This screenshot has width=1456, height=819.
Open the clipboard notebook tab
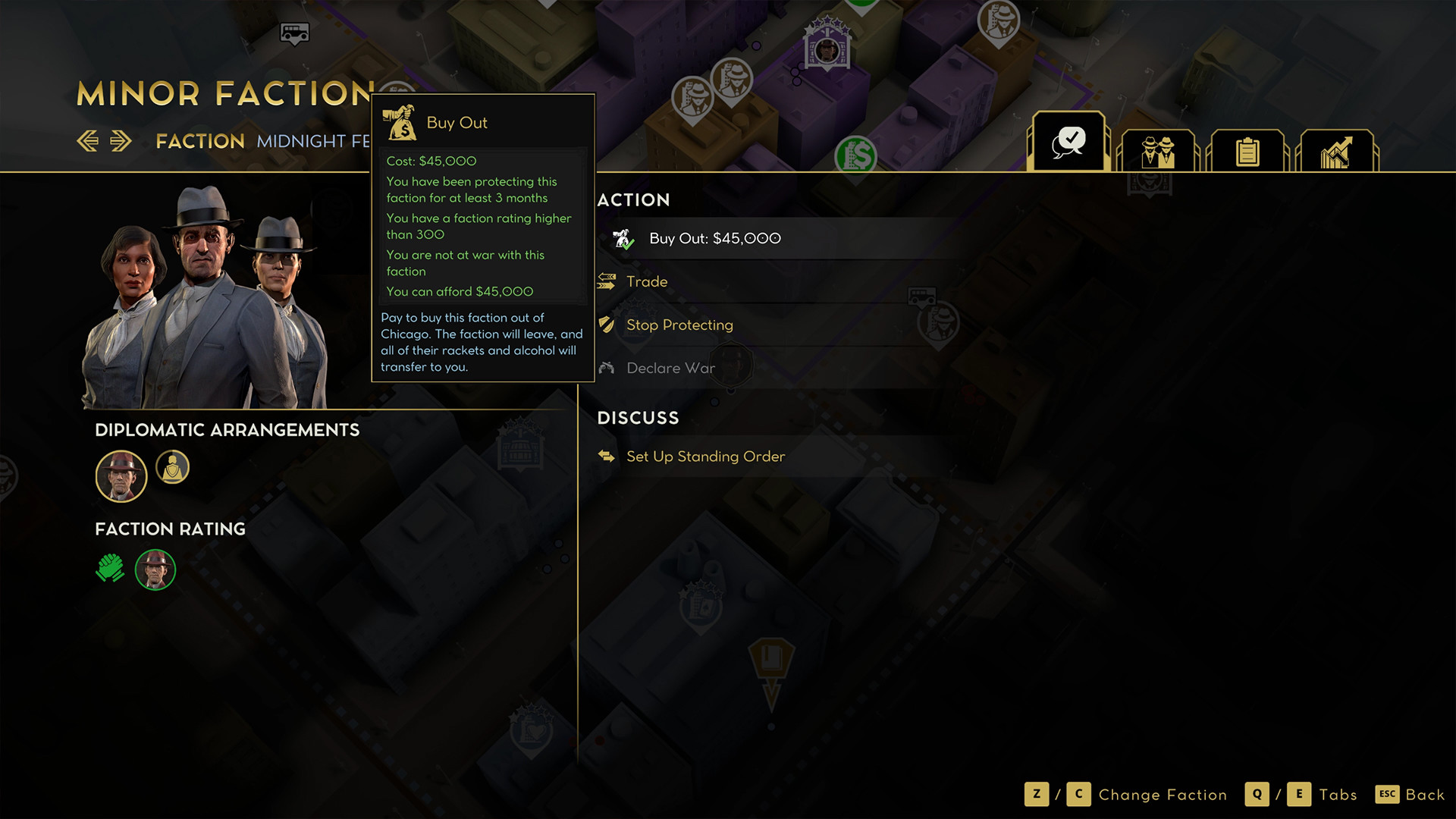pos(1247,150)
